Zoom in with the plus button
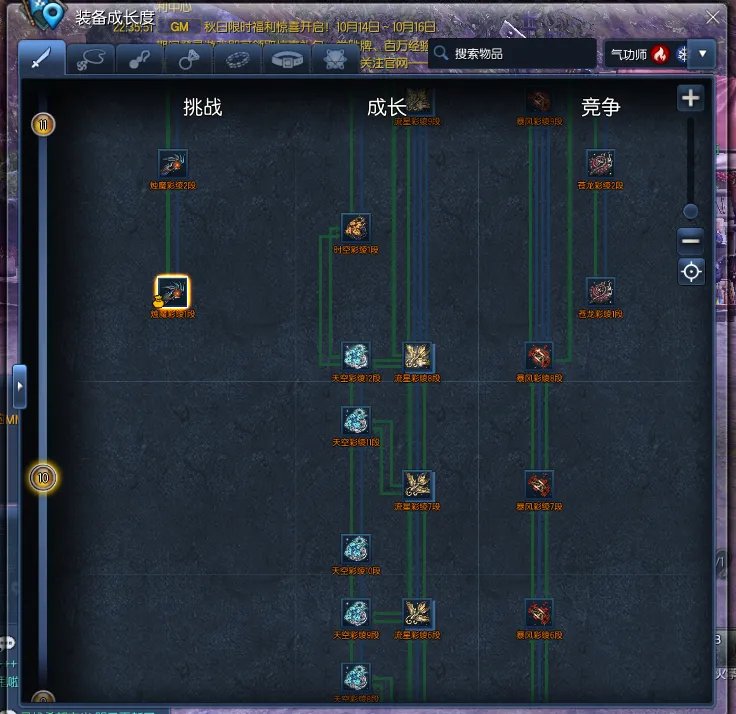 coord(690,99)
